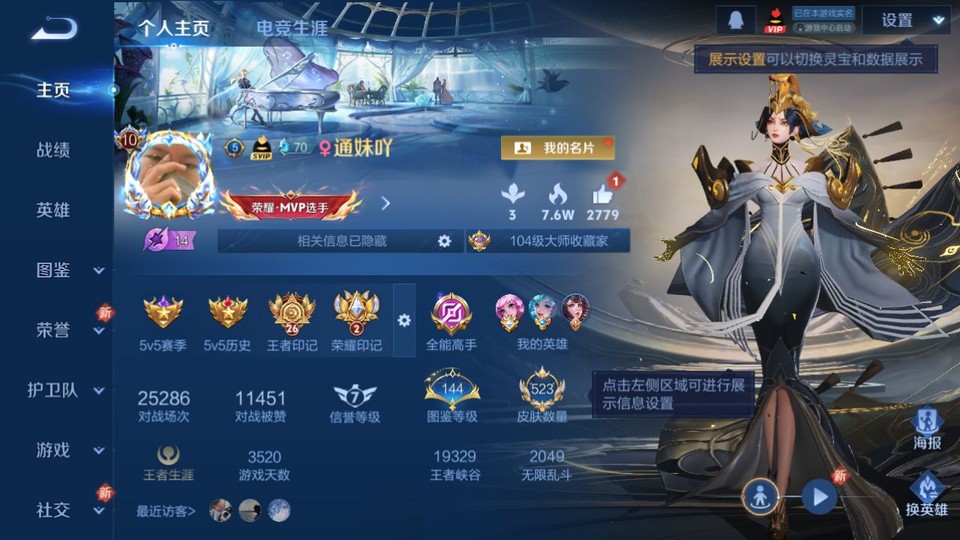The width and height of the screenshot is (960, 540).
Task: Open the 王者印记 medal
Action: click(x=292, y=313)
